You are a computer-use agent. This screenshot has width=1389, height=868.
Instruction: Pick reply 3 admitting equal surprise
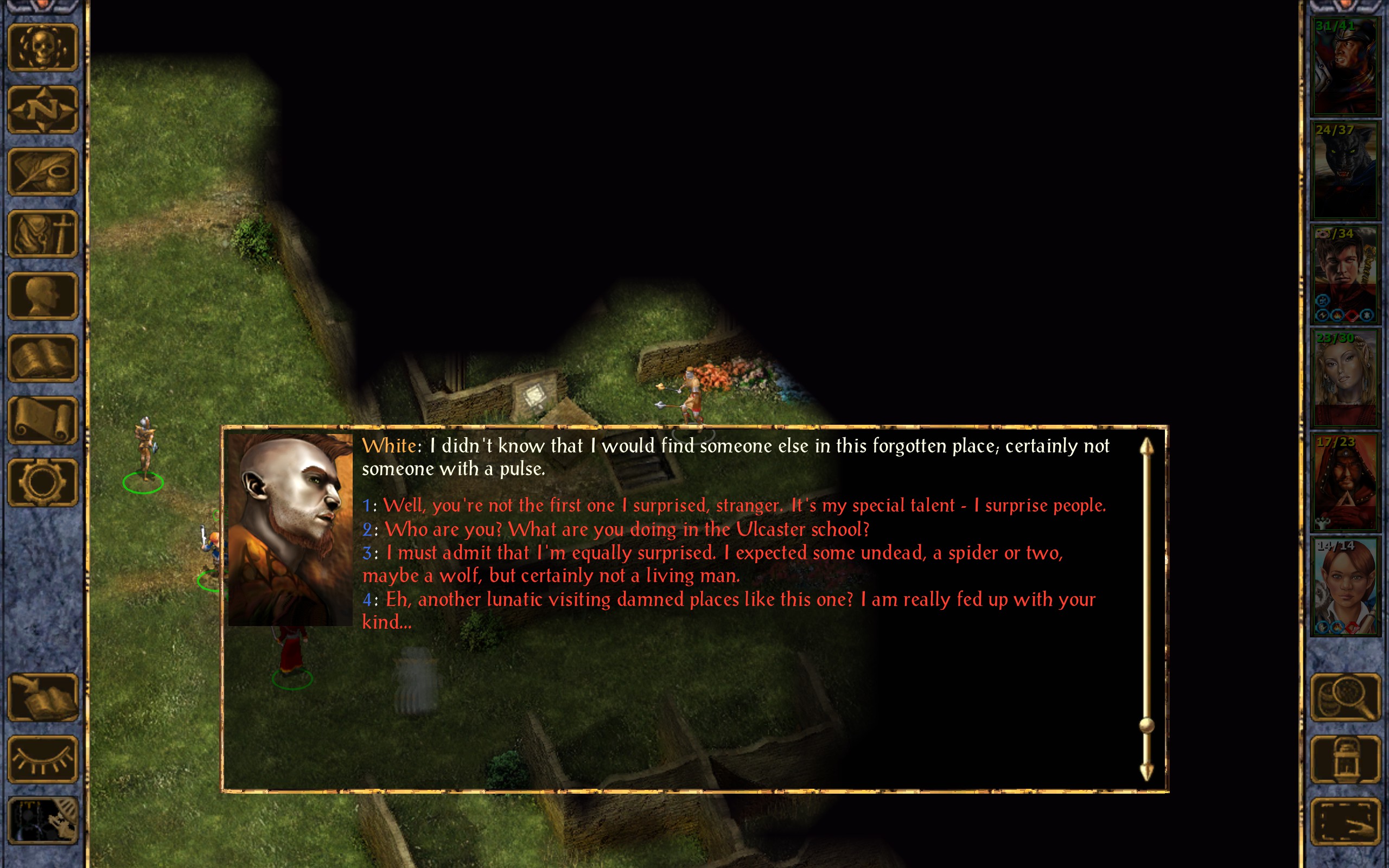(x=723, y=553)
